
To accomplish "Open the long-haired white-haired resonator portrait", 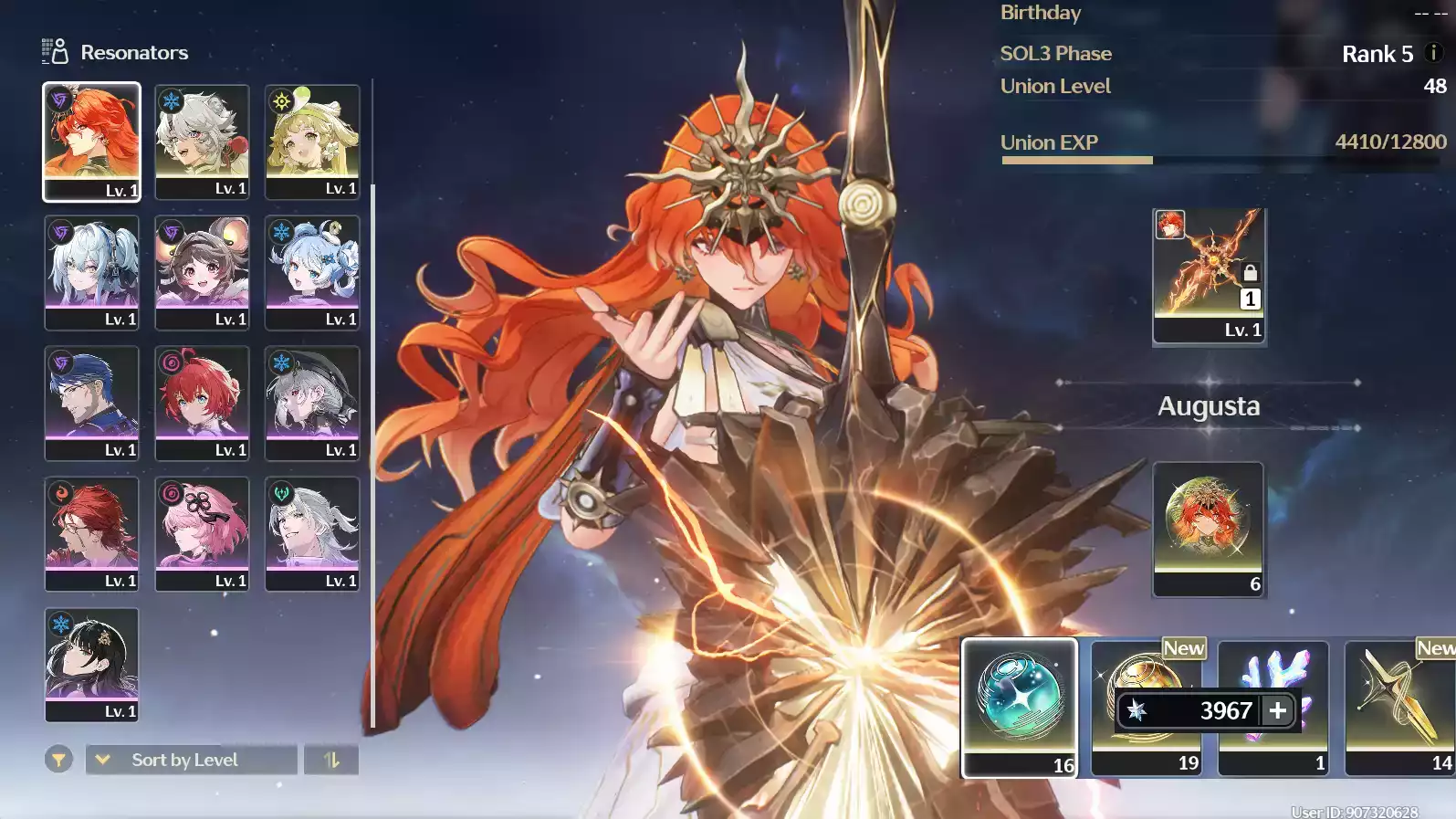I will (312, 532).
